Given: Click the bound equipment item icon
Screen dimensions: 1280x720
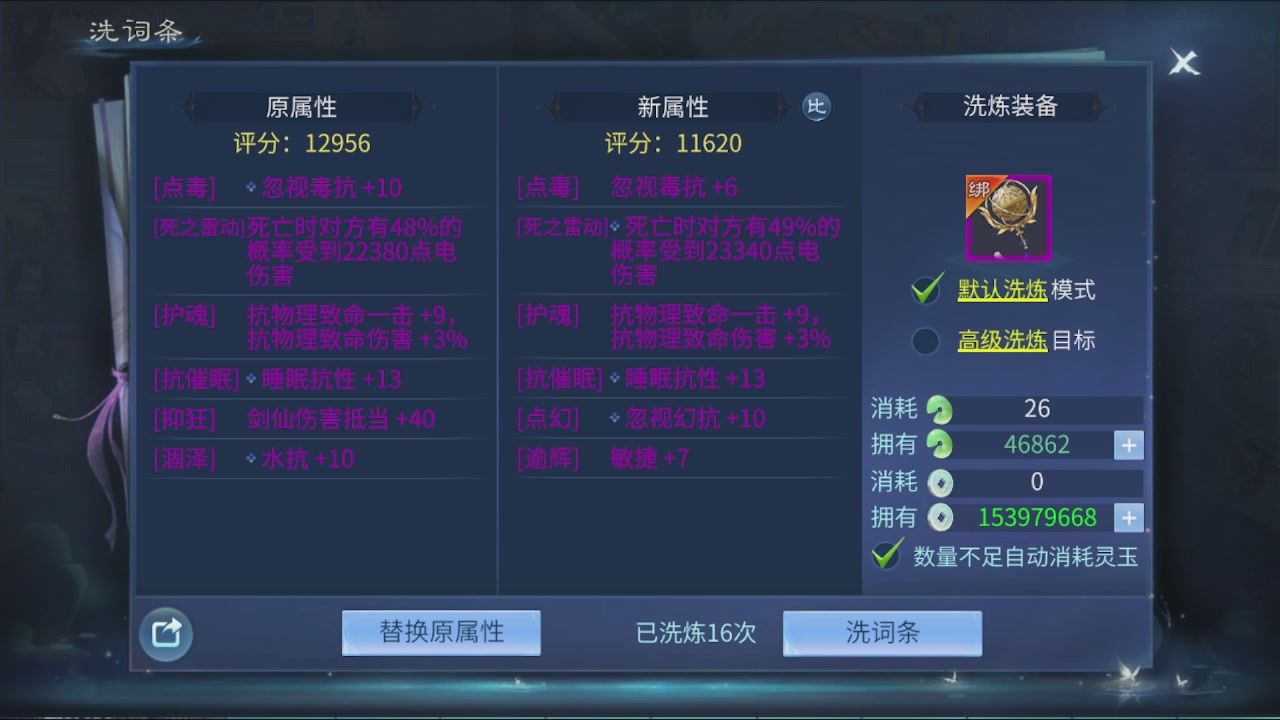Looking at the screenshot, I should click(1007, 216).
